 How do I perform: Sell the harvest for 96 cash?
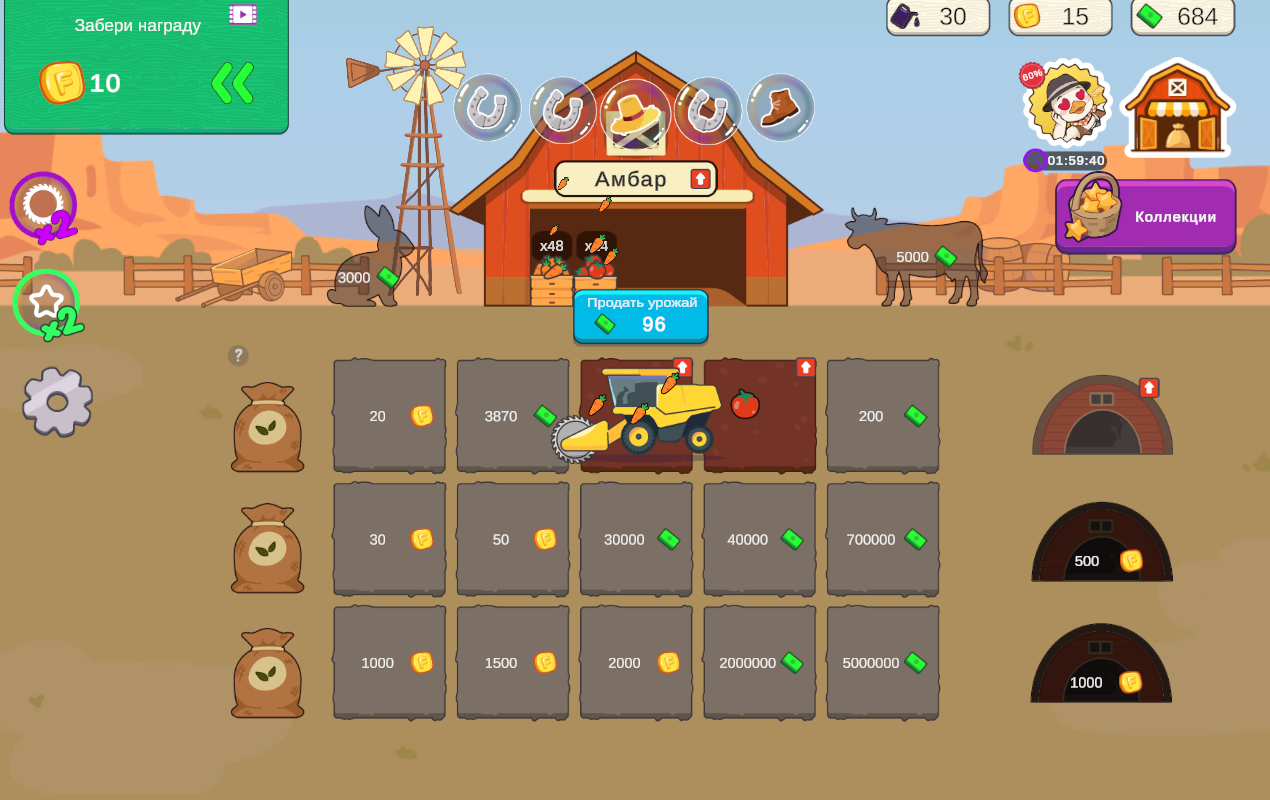[x=640, y=316]
